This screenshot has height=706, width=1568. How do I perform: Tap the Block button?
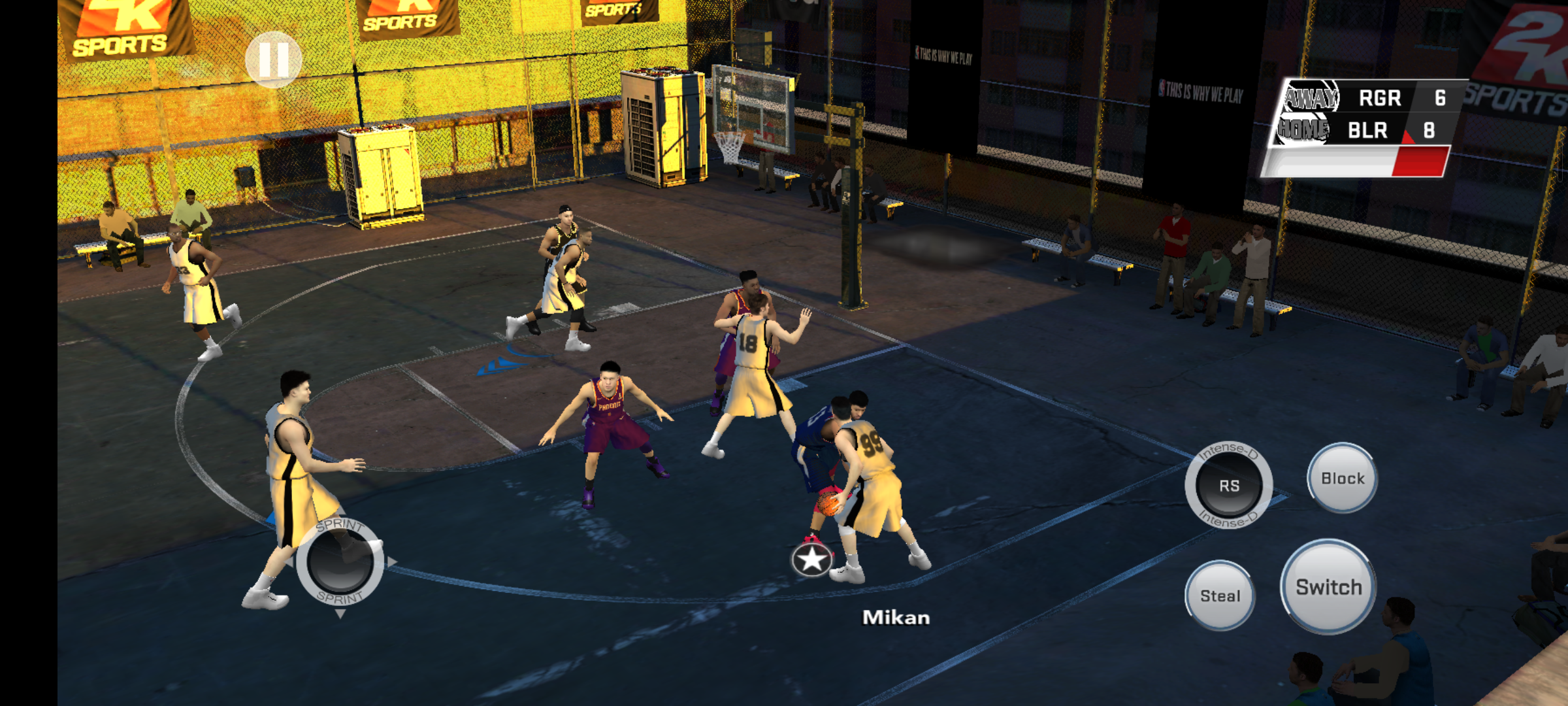(1342, 479)
